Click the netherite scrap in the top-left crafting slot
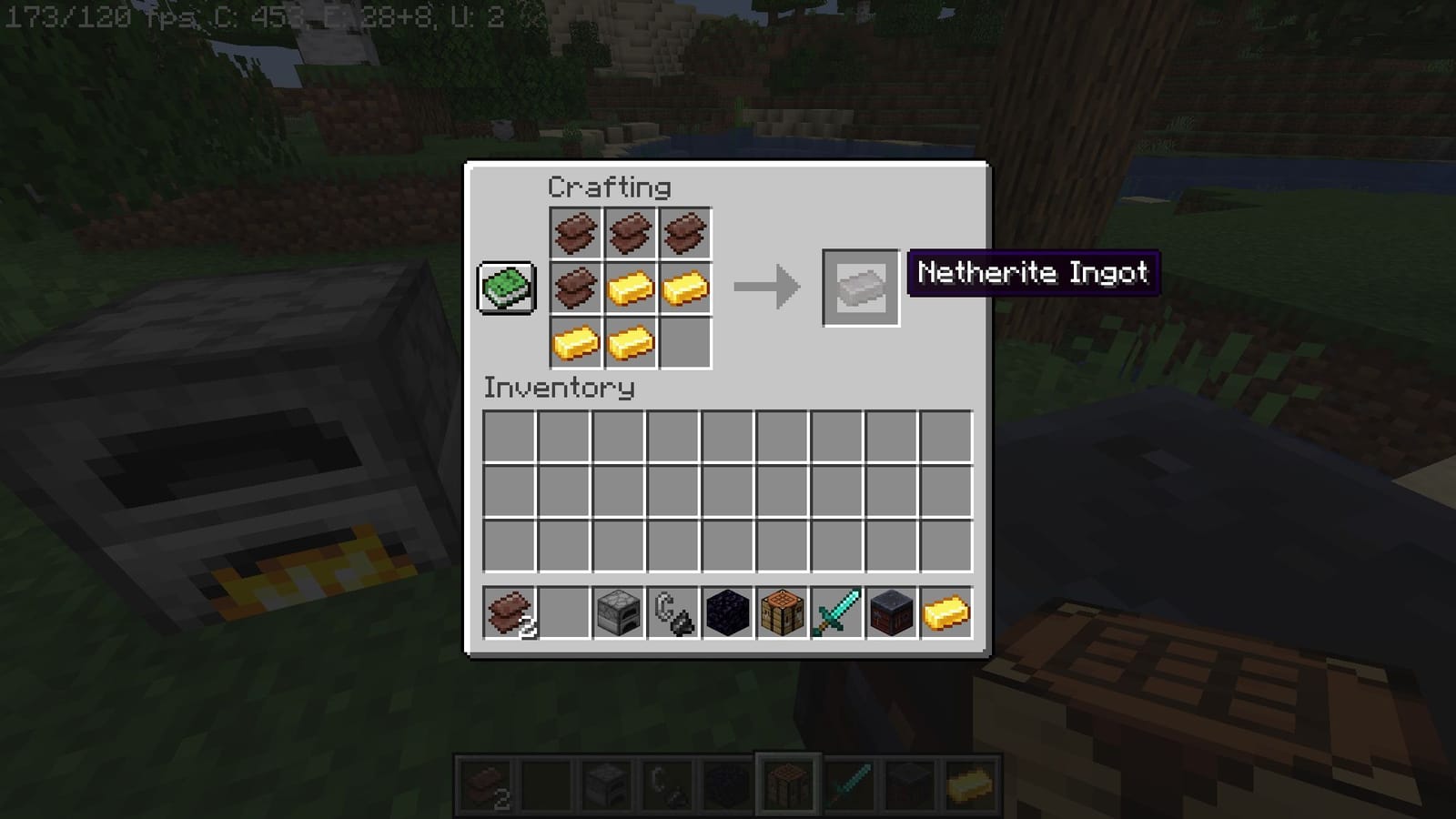The width and height of the screenshot is (1456, 819). [575, 232]
